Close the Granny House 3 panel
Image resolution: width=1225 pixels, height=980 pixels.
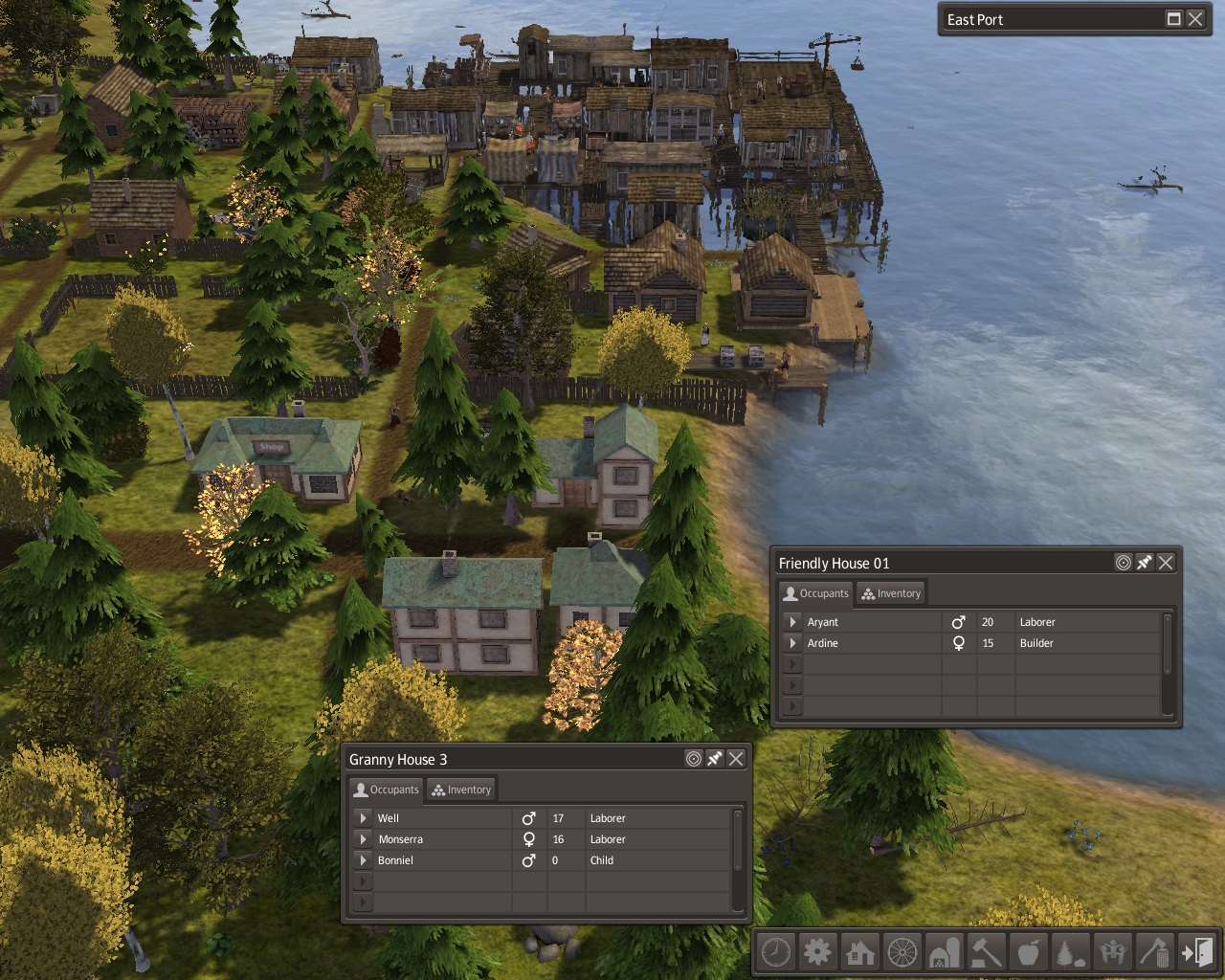coord(736,759)
